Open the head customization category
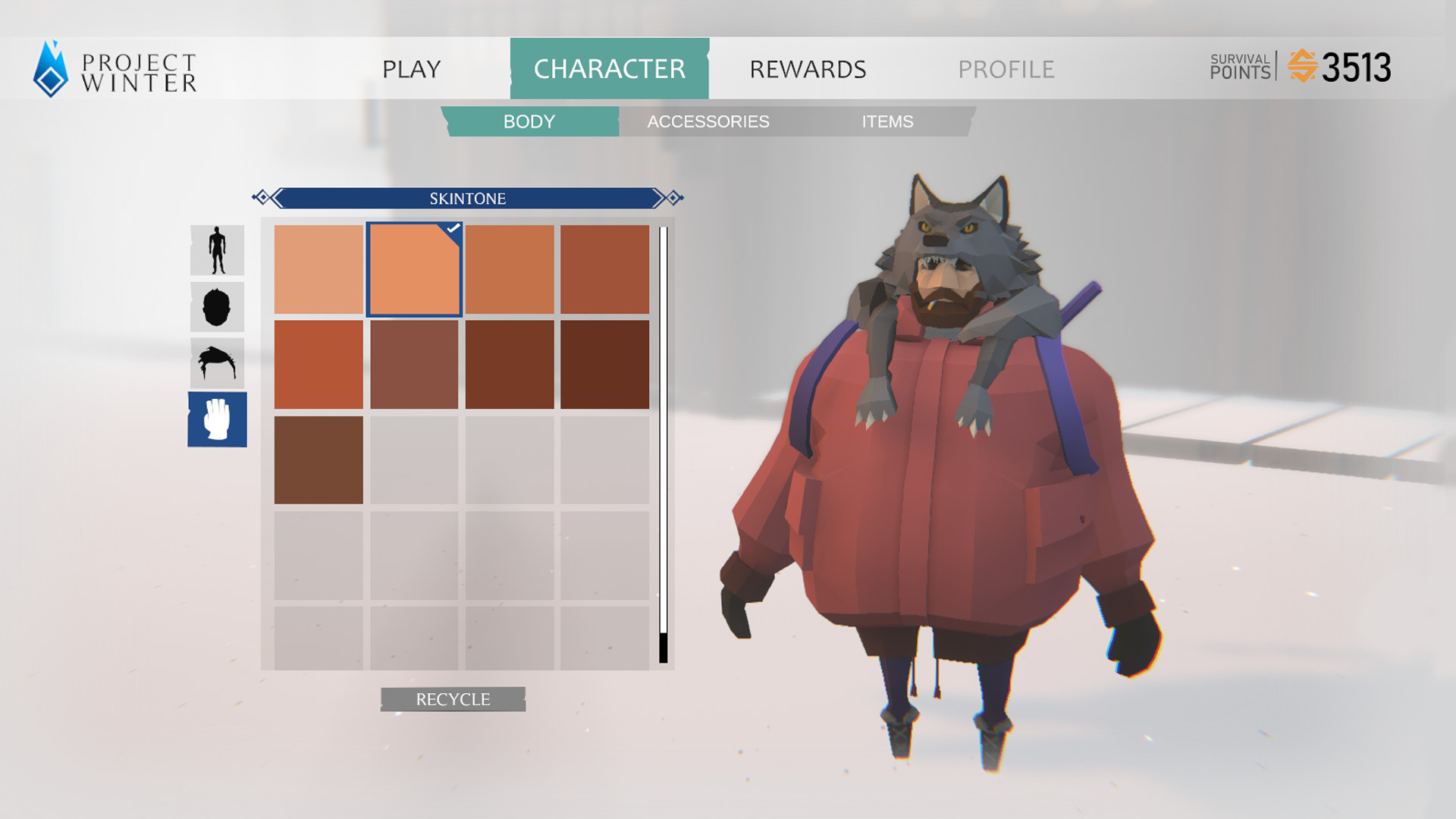1456x819 pixels. (217, 306)
